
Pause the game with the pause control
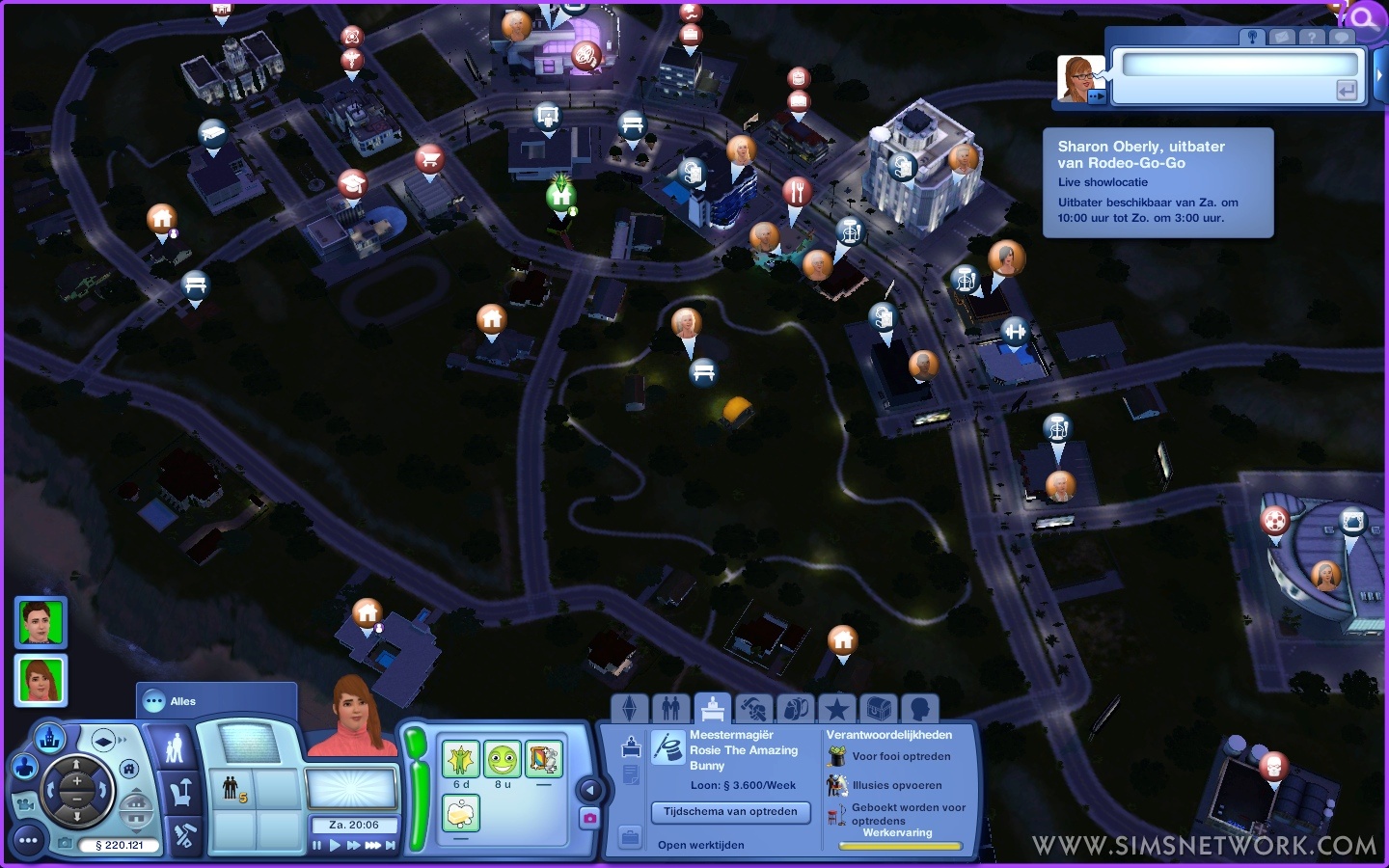click(x=317, y=846)
